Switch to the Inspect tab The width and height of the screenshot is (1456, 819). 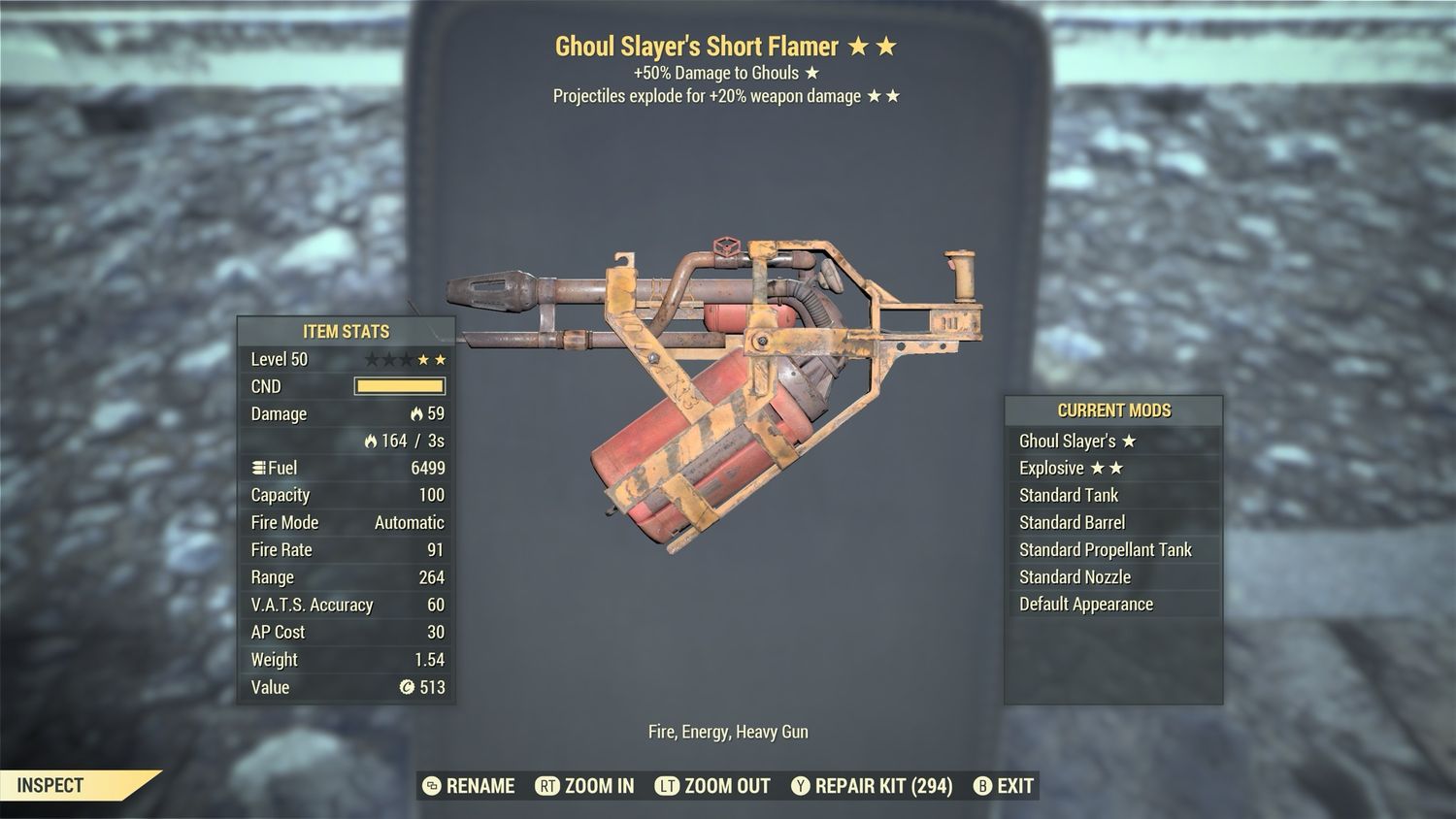[x=53, y=786]
